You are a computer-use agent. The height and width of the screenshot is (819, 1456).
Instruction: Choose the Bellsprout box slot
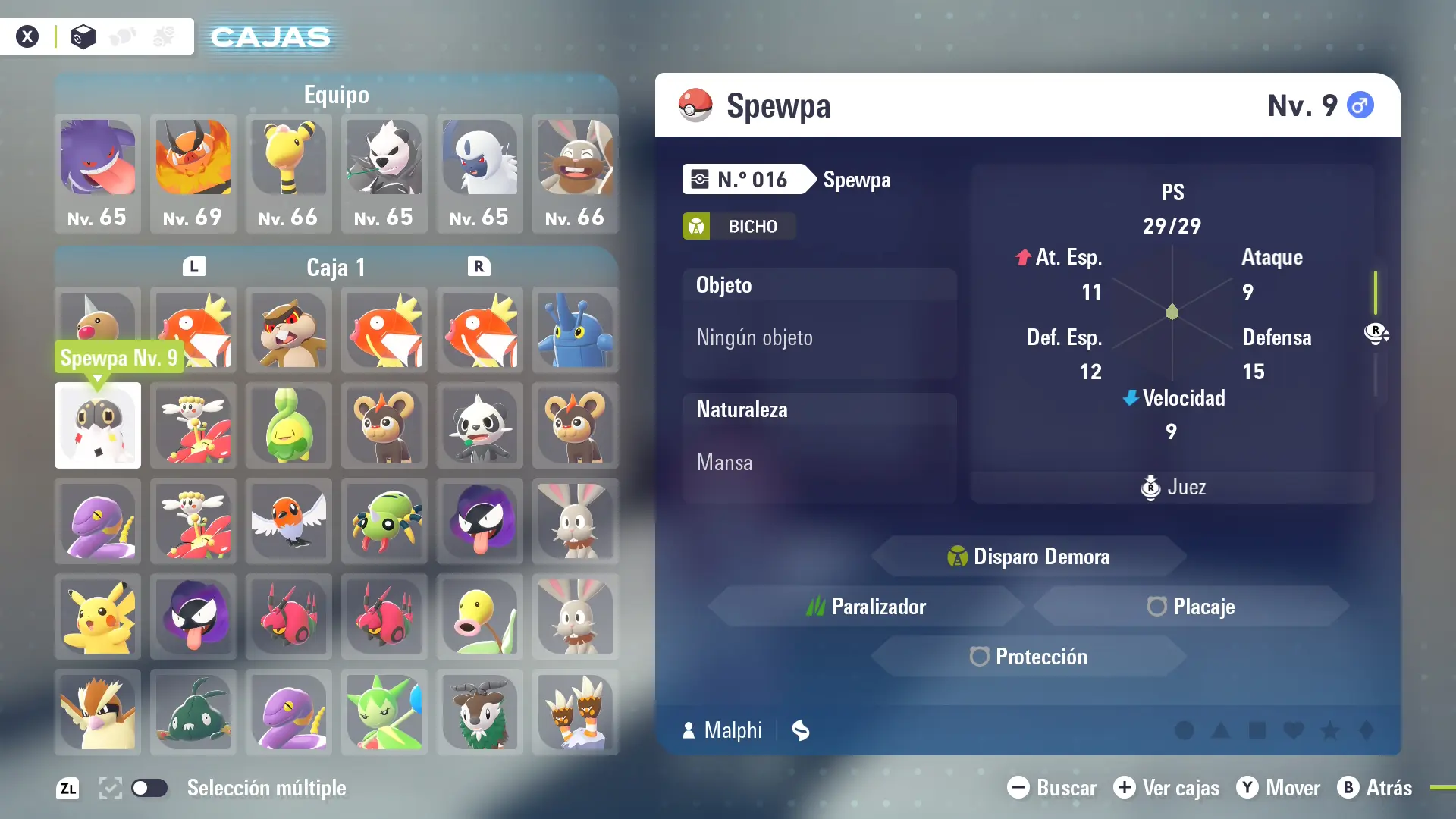pos(480,617)
